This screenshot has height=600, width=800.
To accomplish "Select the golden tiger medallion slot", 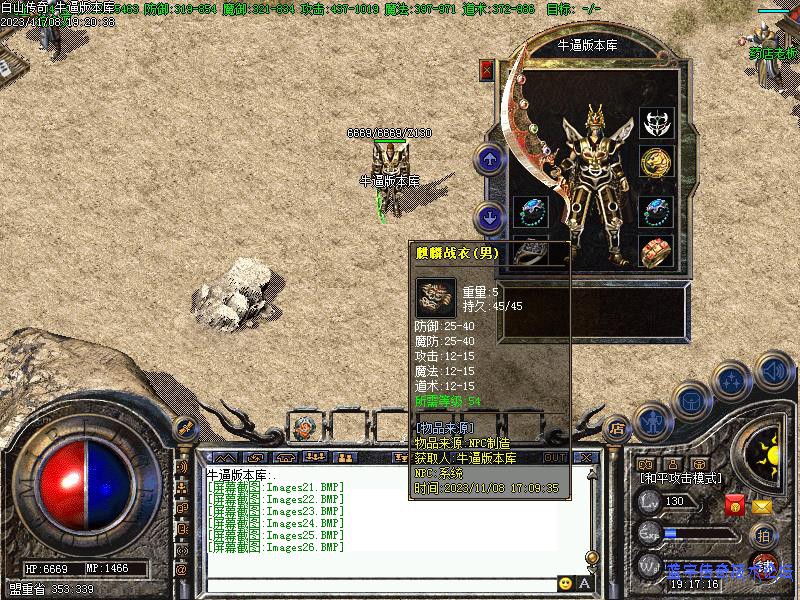I will [x=656, y=161].
